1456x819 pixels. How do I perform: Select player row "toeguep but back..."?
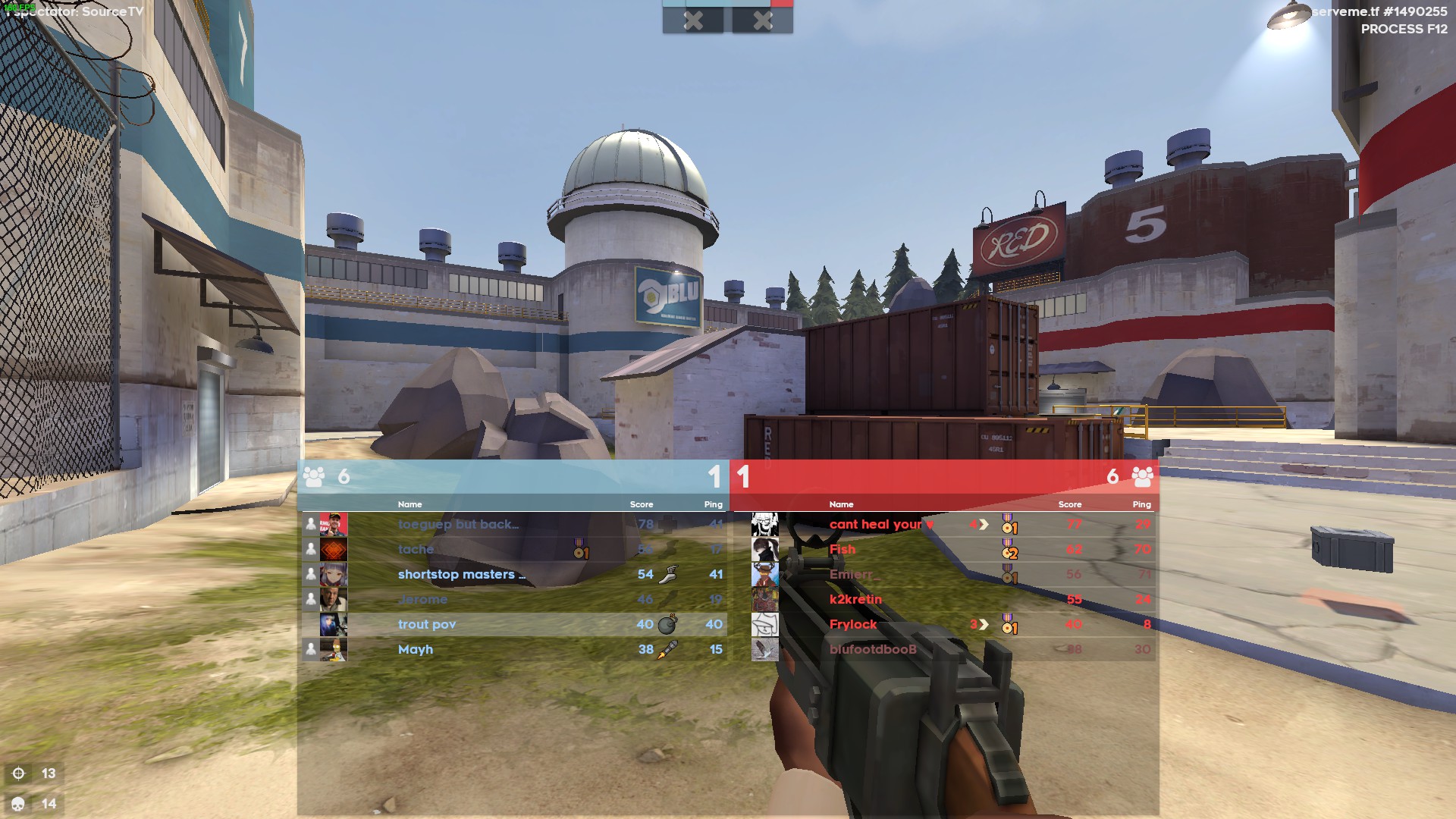pyautogui.click(x=457, y=524)
